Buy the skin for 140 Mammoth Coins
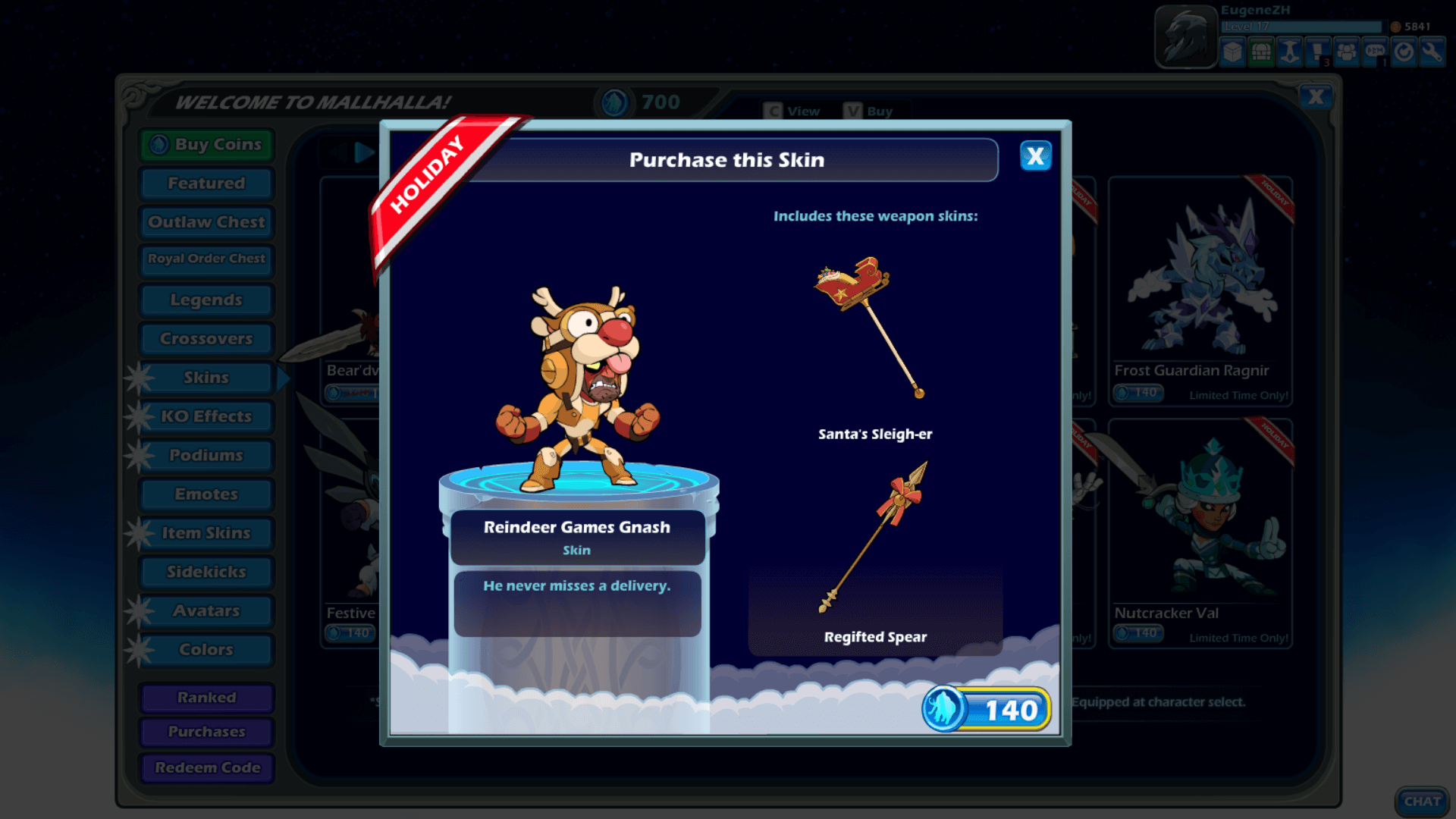Image resolution: width=1456 pixels, height=819 pixels. pos(987,710)
